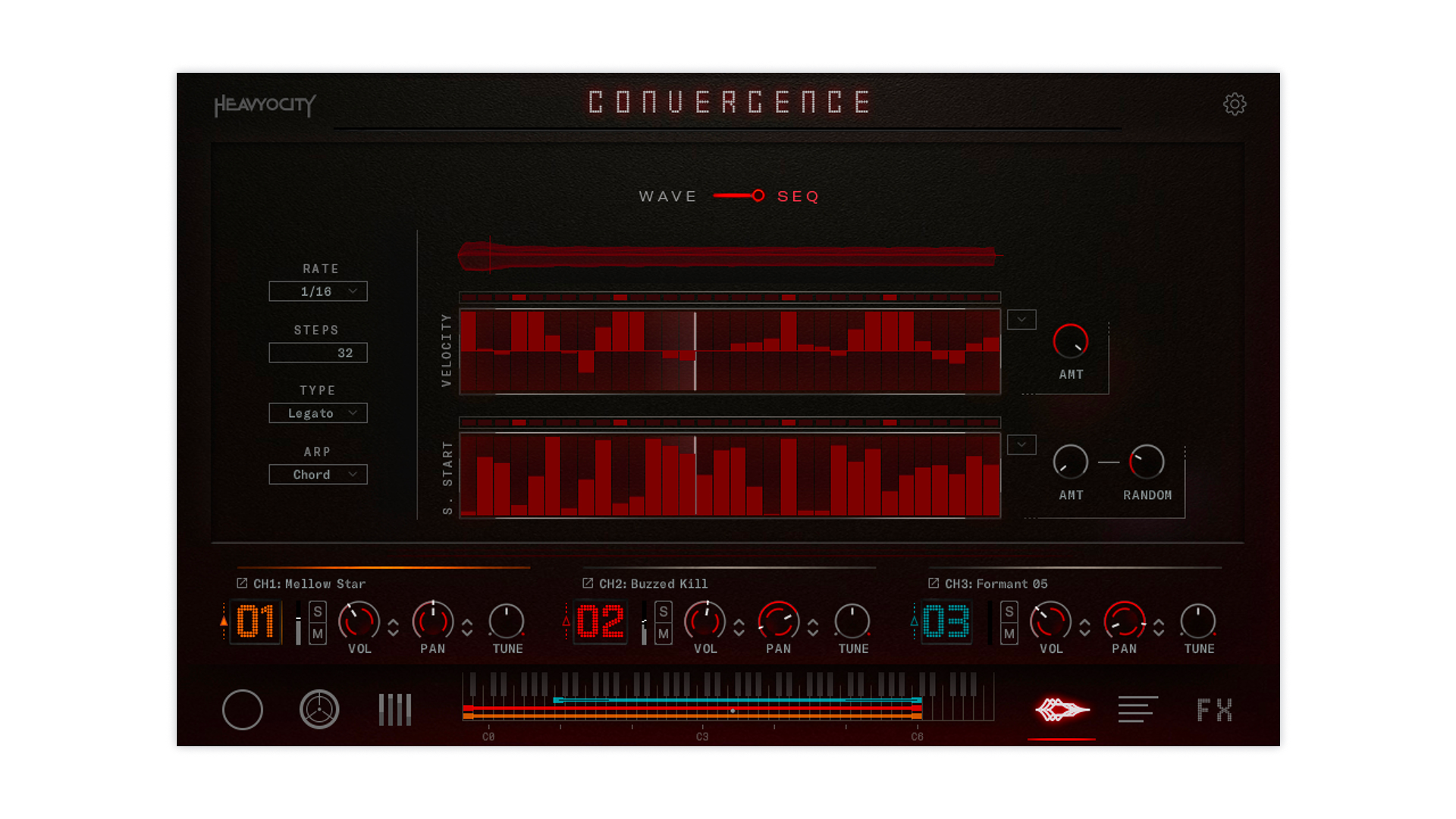Select the SEQ view label

pyautogui.click(x=797, y=196)
